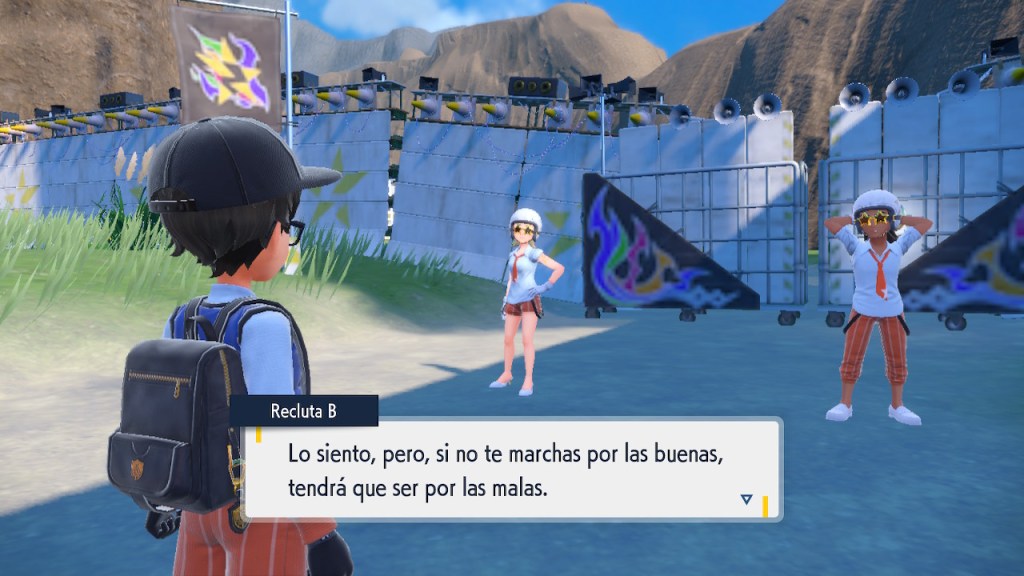Advance dialogue with the blue arrow indicator
The image size is (1024, 576).
coord(746,499)
